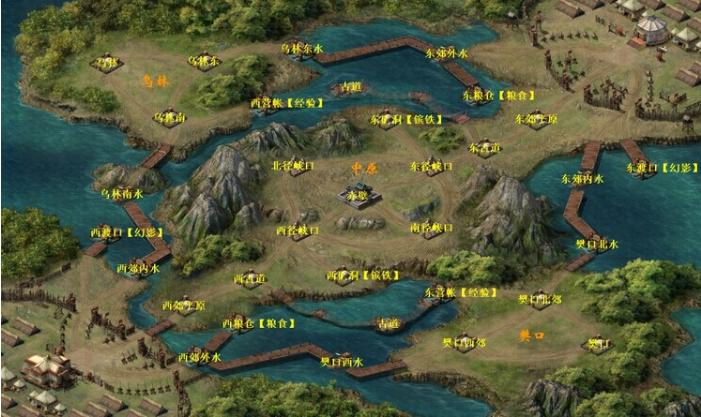Open the 西营帐【经验】 location
This screenshot has height=417, width=701.
[x=282, y=102]
